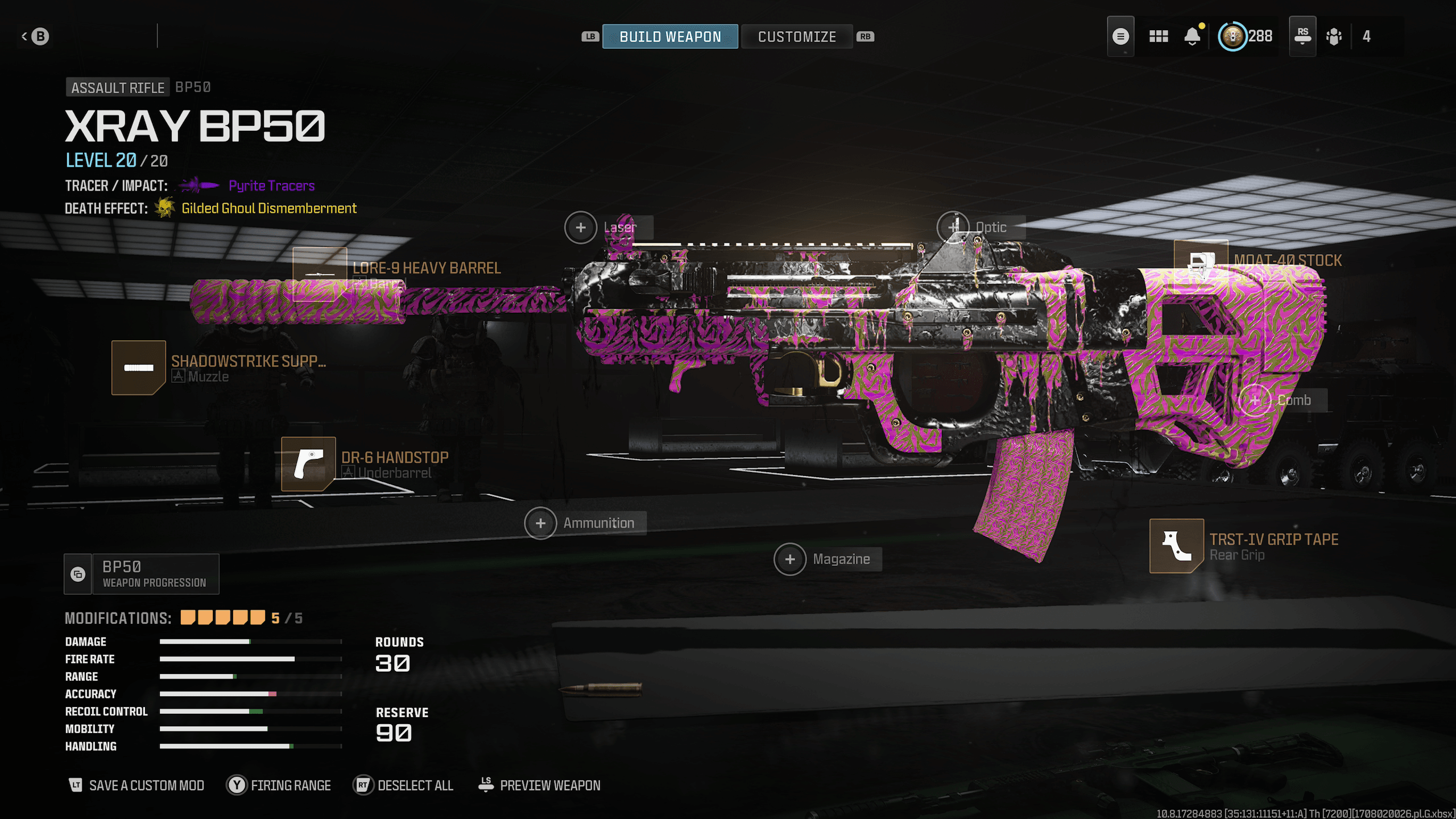
Task: Open the Shadowstrike Suppressor muzzle slot
Action: tap(139, 367)
